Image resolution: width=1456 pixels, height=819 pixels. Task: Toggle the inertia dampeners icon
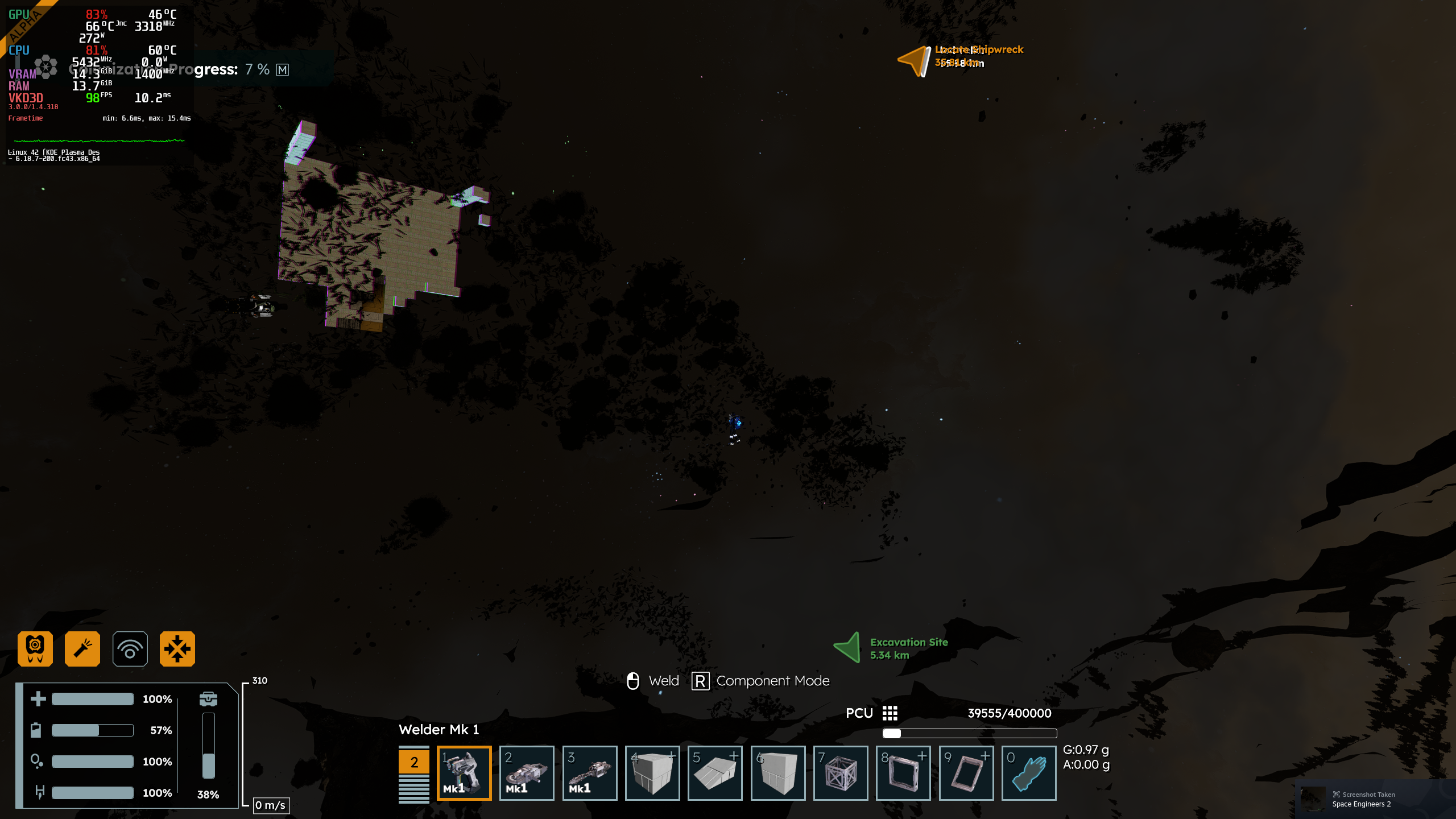pos(177,648)
